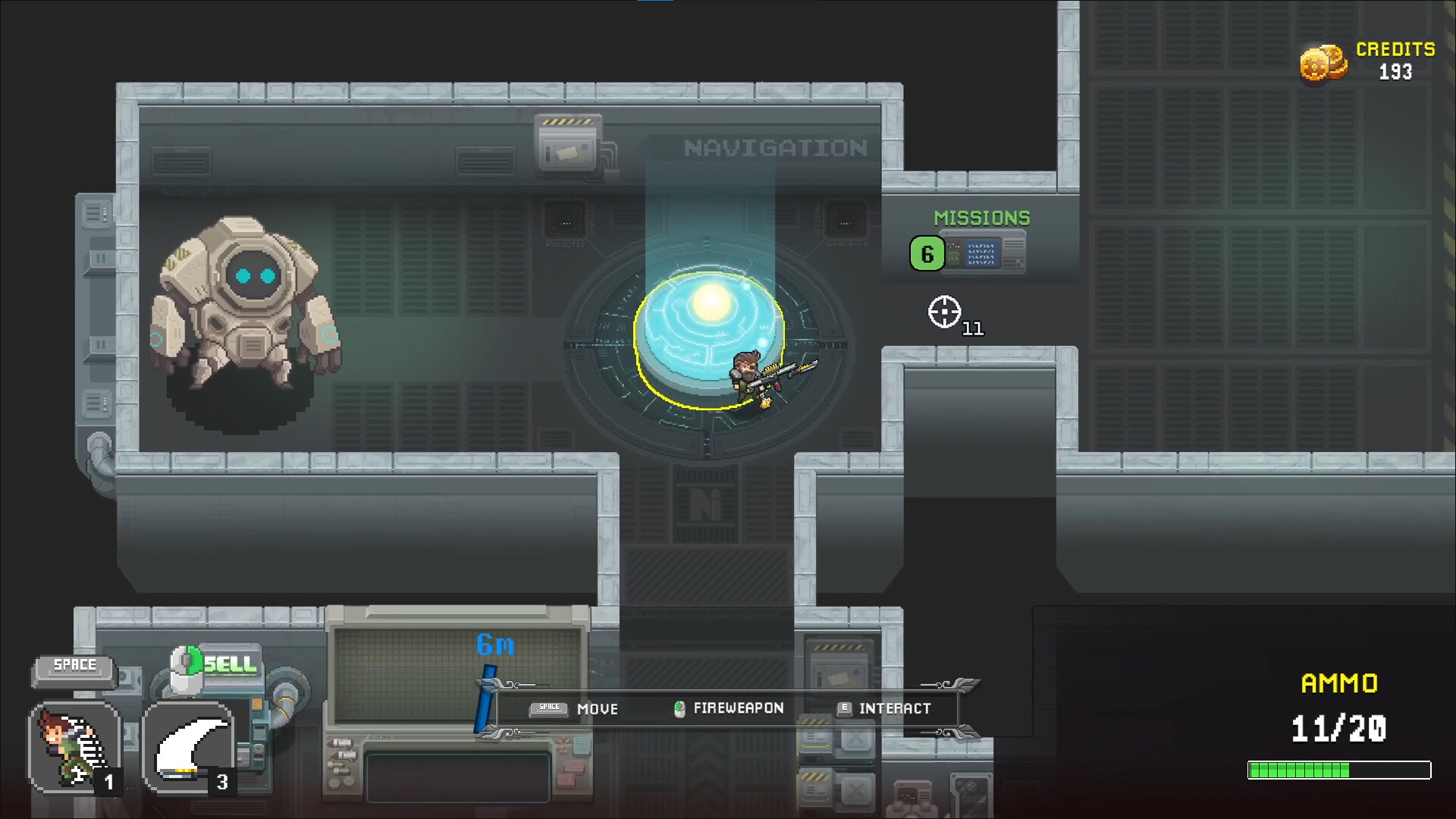Select the dash character ability slot

[74, 747]
